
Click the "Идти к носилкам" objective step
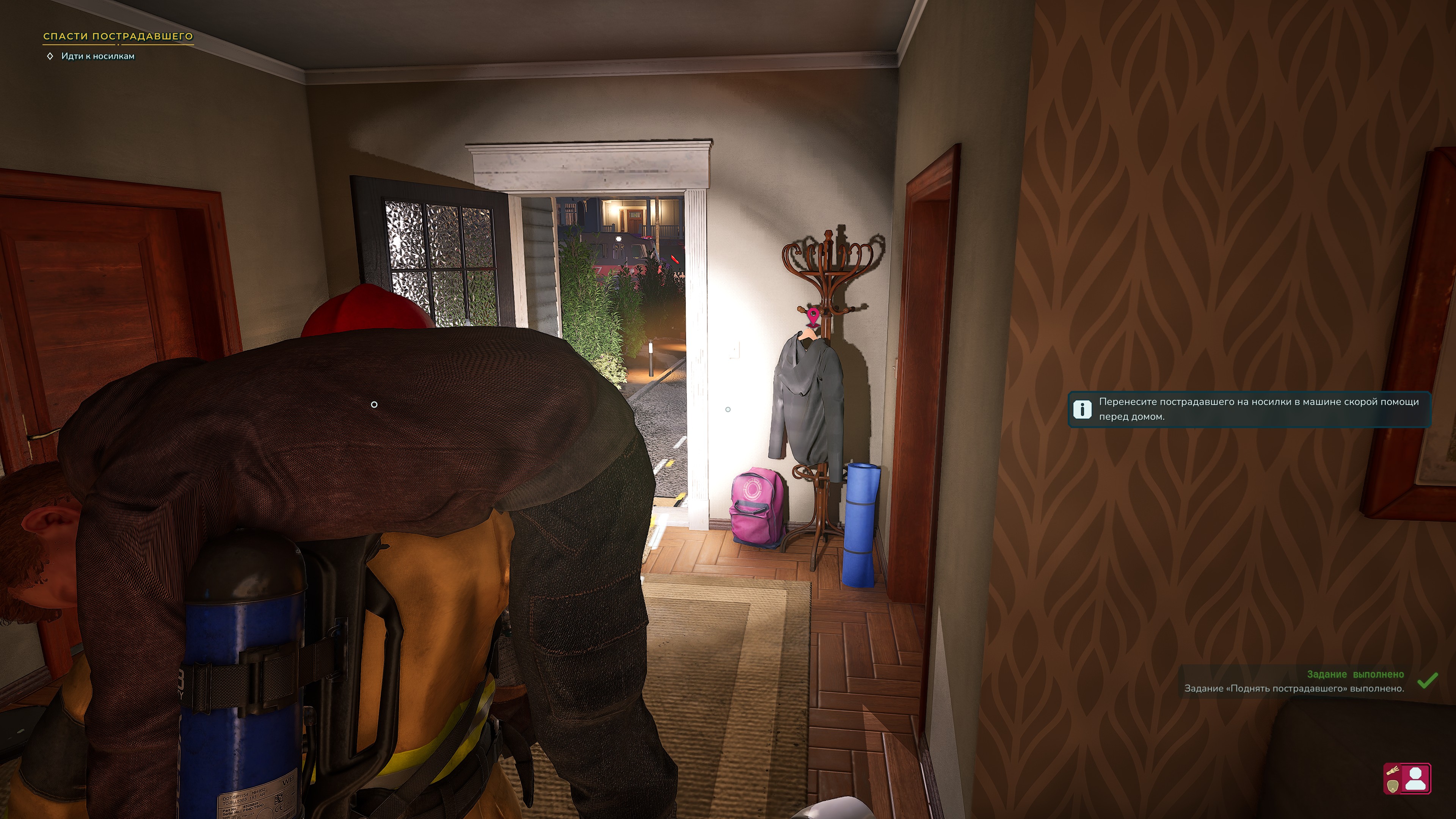97,56
